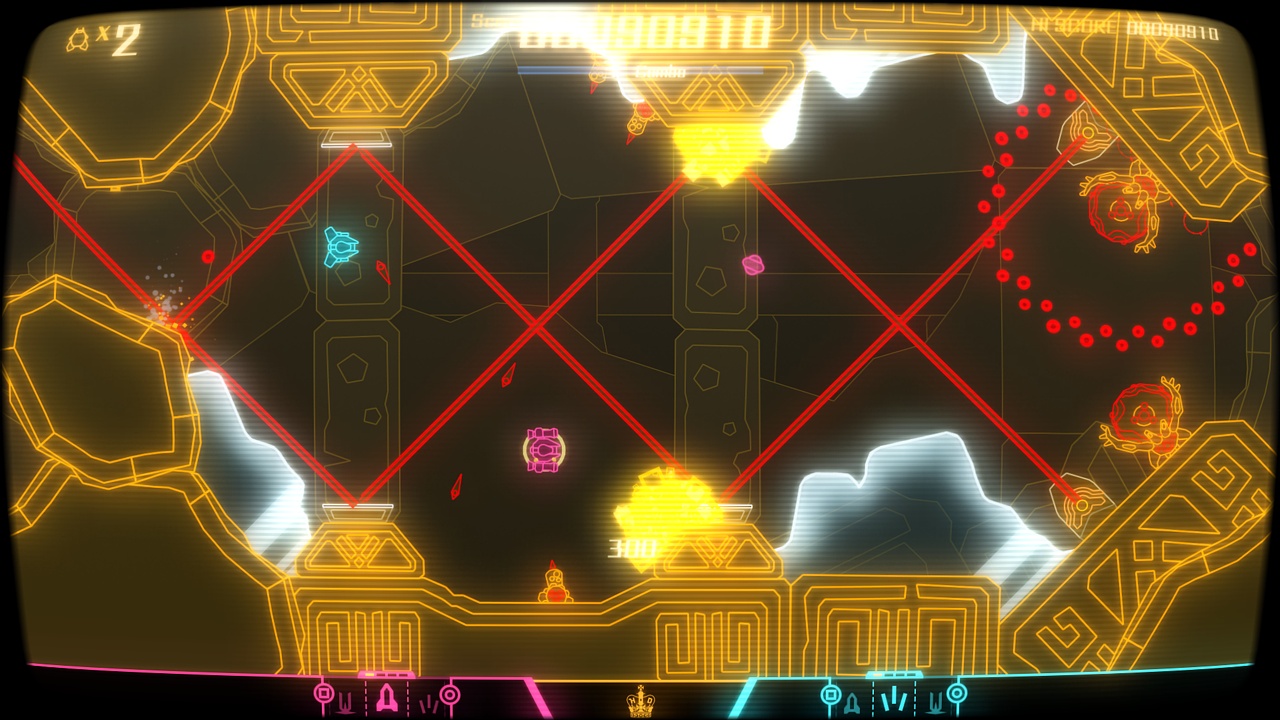Click the rightmost cyan circular weapon slot

click(955, 693)
